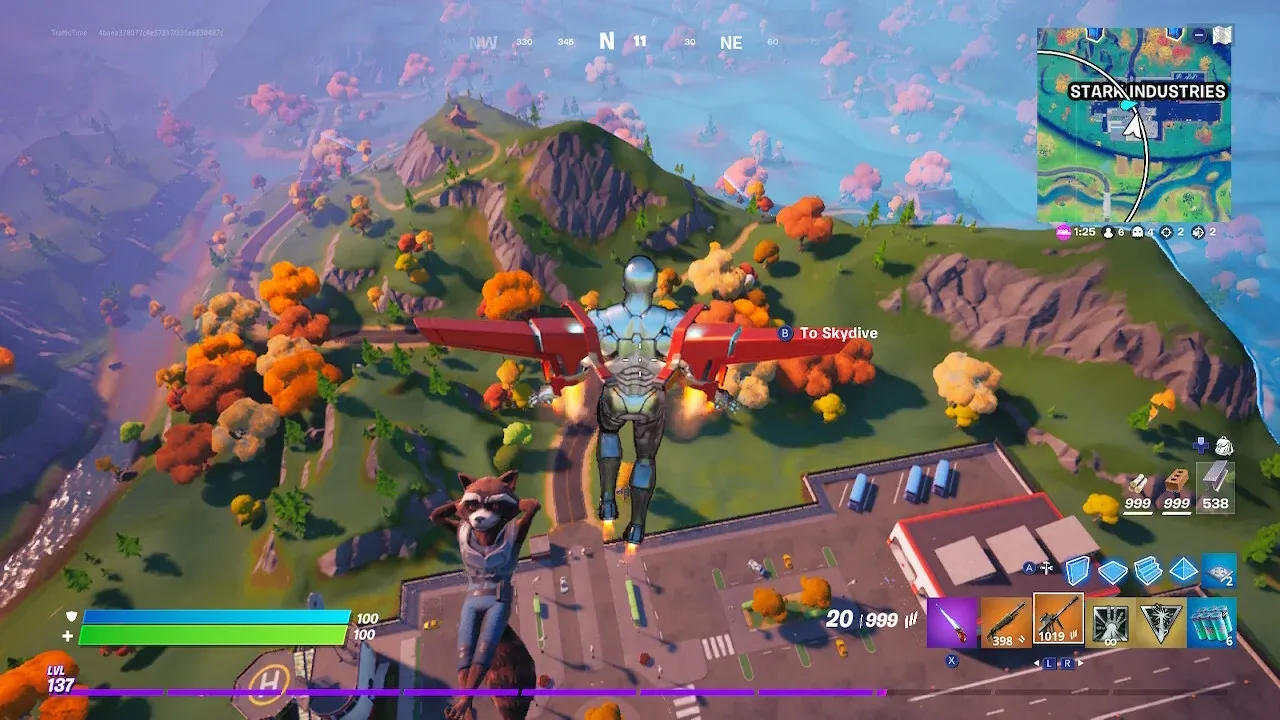Open the full map from the folded map icon

(x=1220, y=35)
